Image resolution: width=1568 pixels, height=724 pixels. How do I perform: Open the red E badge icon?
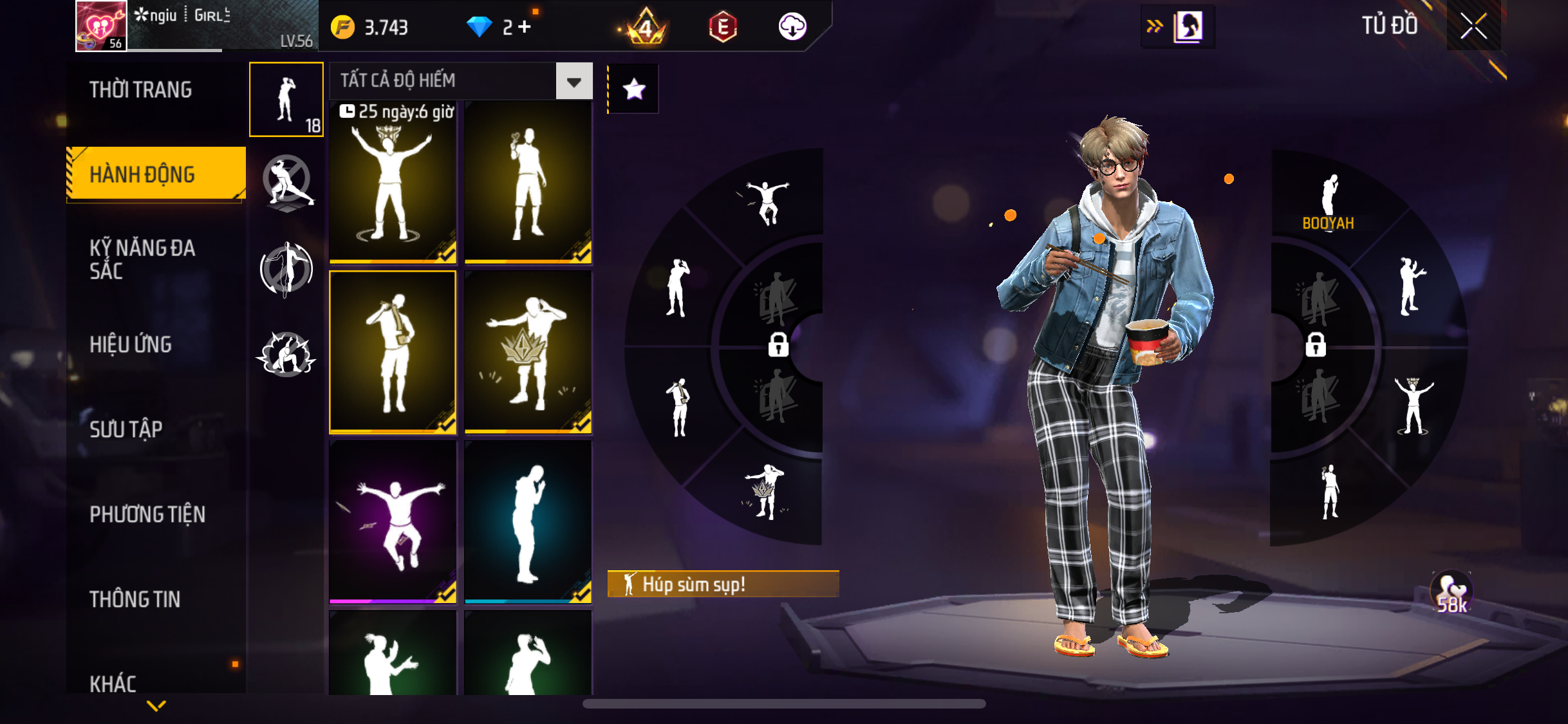tap(723, 27)
